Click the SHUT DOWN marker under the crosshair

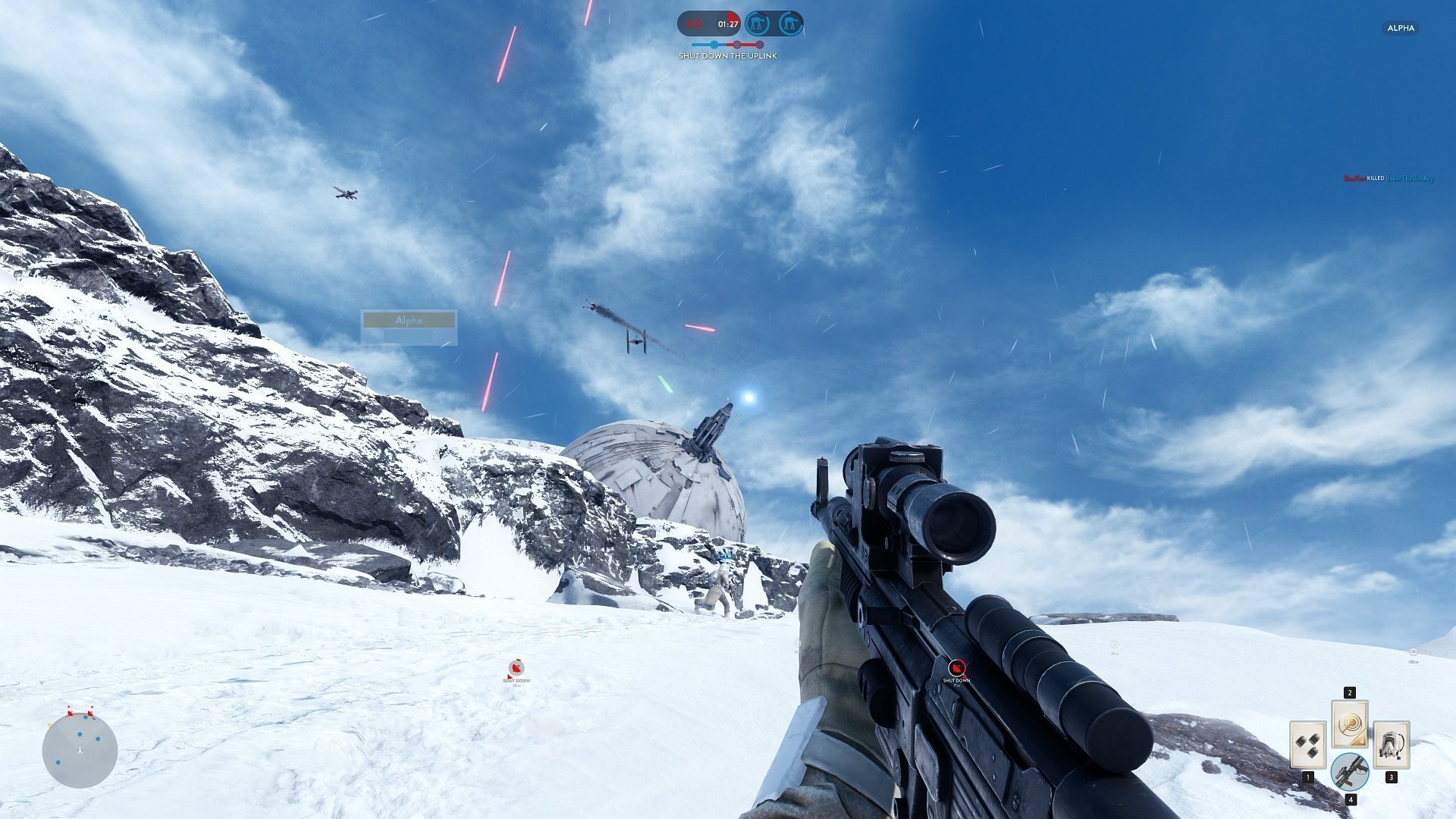[x=957, y=668]
